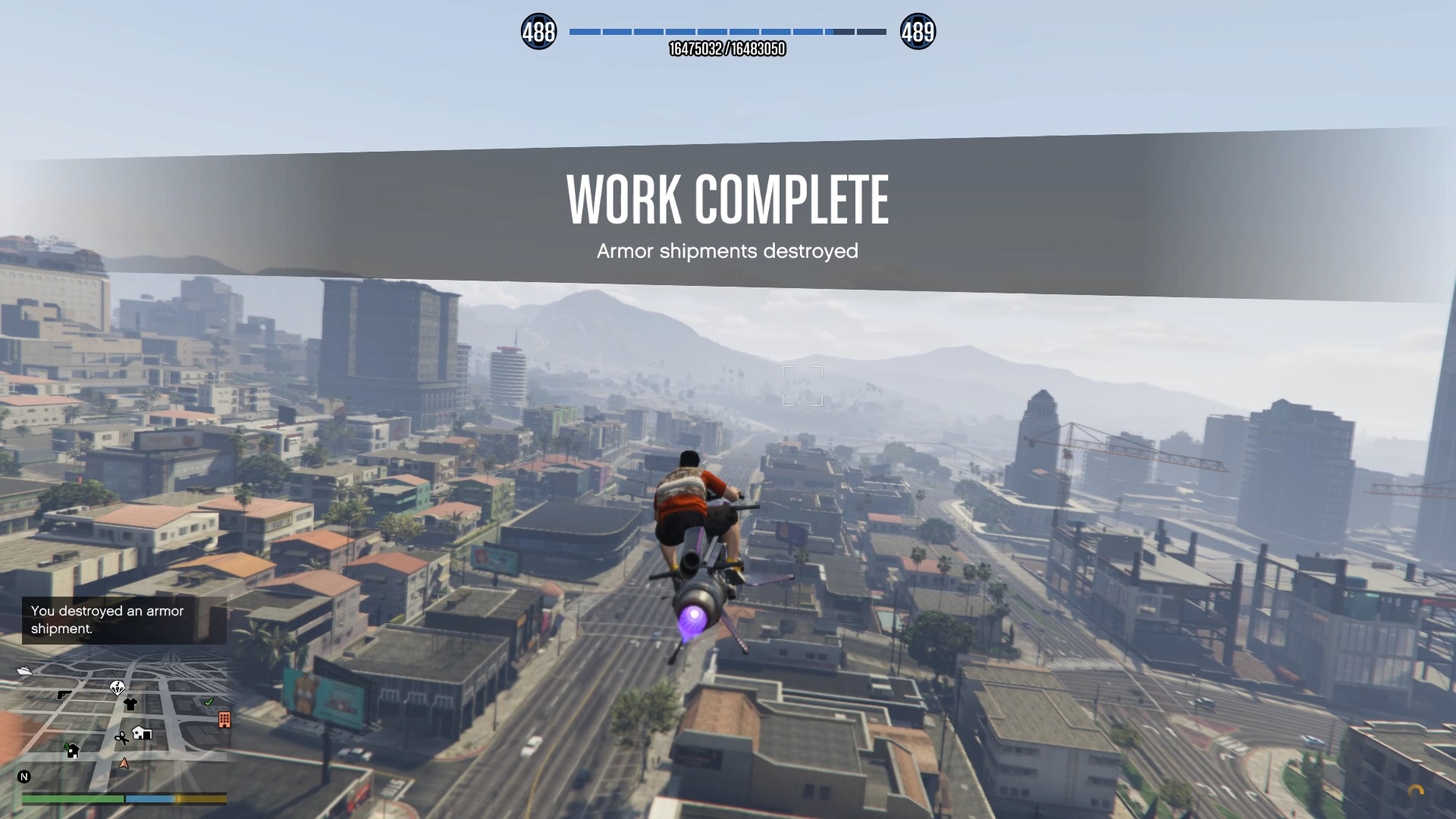Screen dimensions: 1456x819
Task: Click the yacht blip on the minimap
Action: 24,670
